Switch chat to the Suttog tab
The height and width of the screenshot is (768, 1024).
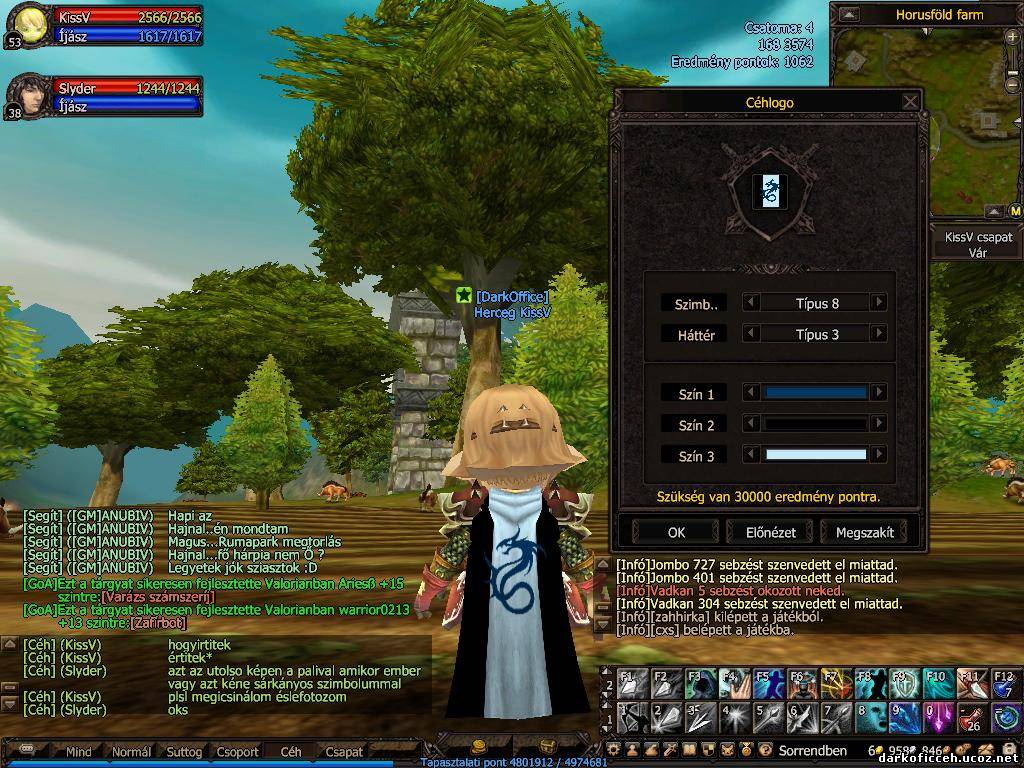pyautogui.click(x=184, y=752)
